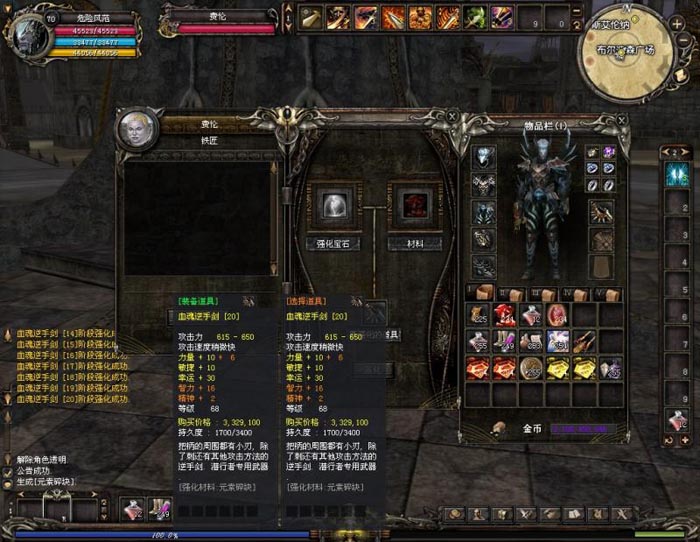
Task: Toggle the 公告成功 checkbox
Action: click(9, 470)
